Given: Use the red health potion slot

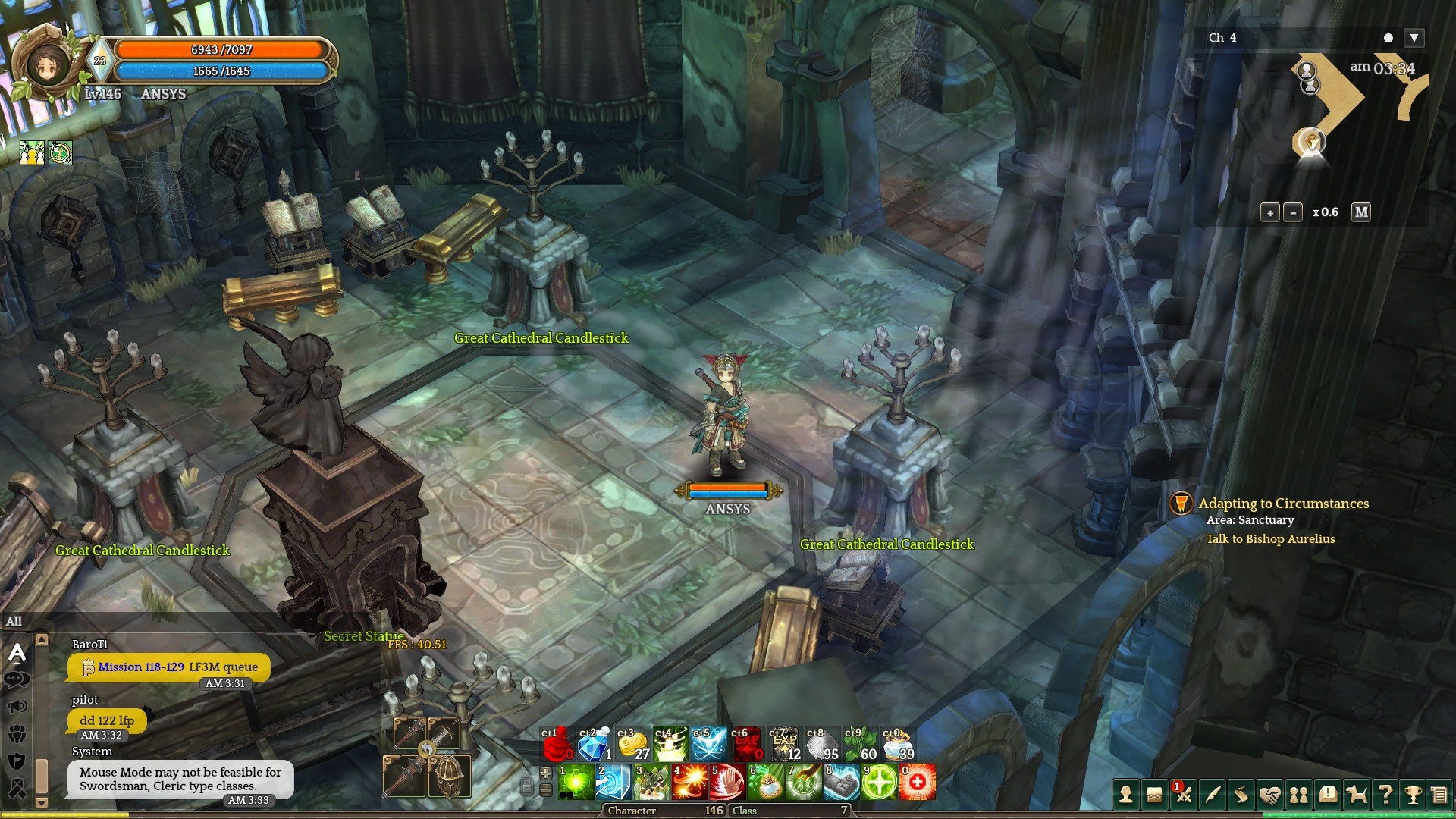Looking at the screenshot, I should (557, 744).
